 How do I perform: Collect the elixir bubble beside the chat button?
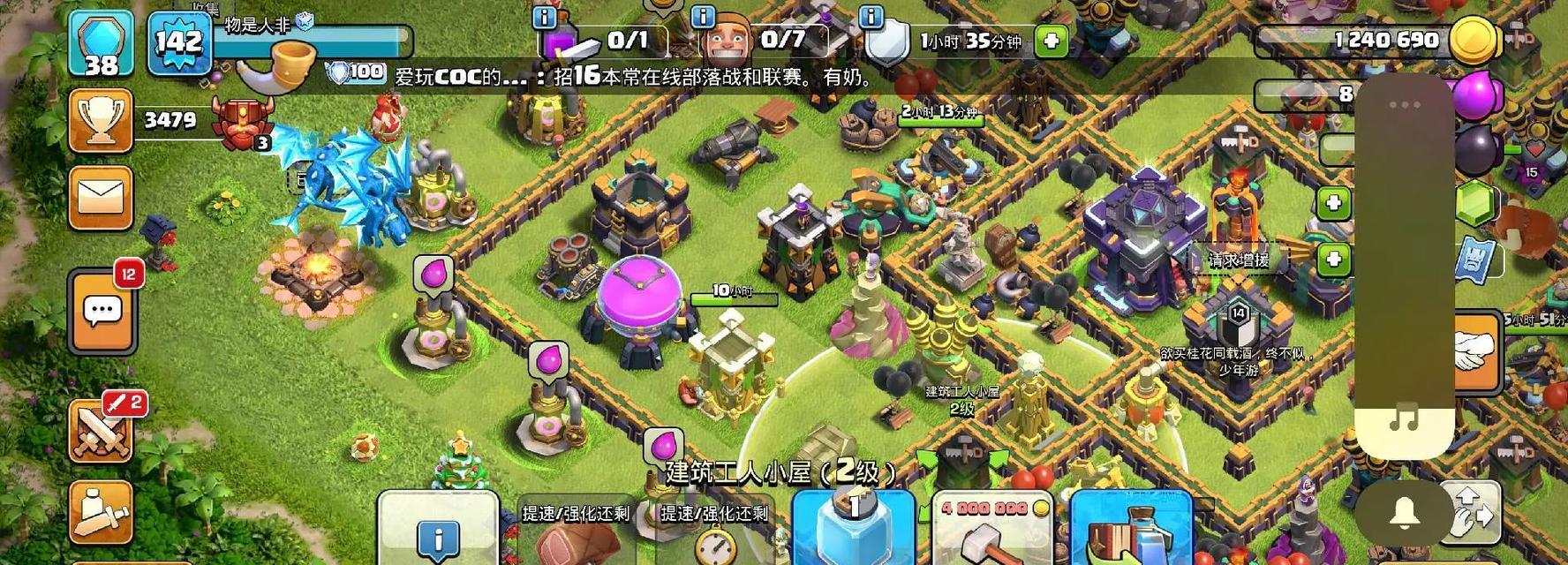coord(433,275)
